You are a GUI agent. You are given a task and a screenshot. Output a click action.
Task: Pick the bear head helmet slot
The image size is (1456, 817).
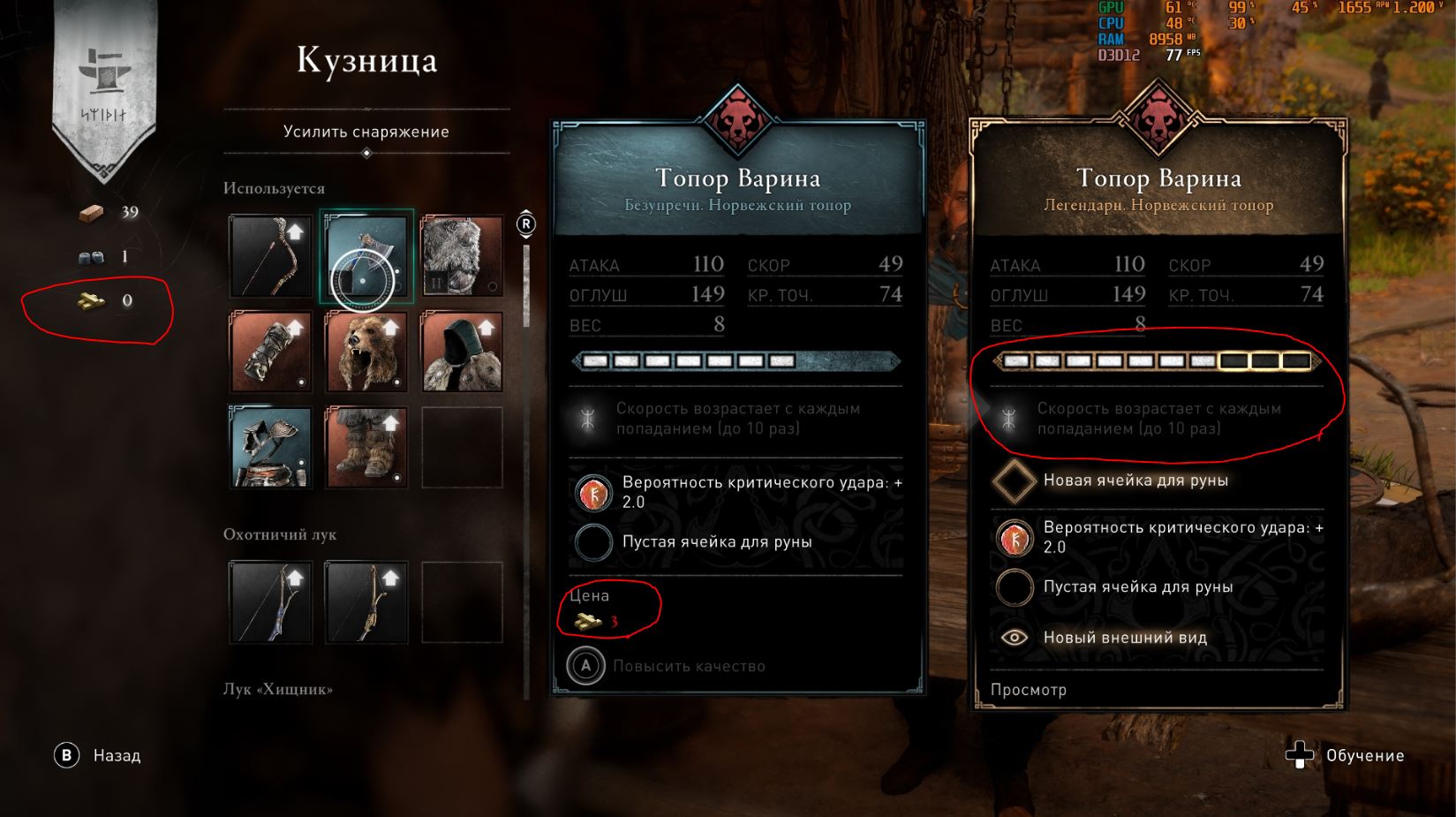tap(366, 352)
